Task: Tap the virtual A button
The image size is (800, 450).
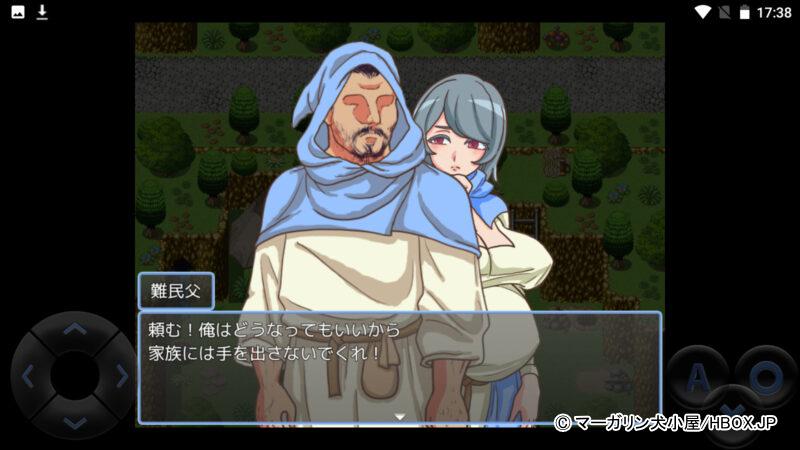Action: pyautogui.click(x=698, y=377)
